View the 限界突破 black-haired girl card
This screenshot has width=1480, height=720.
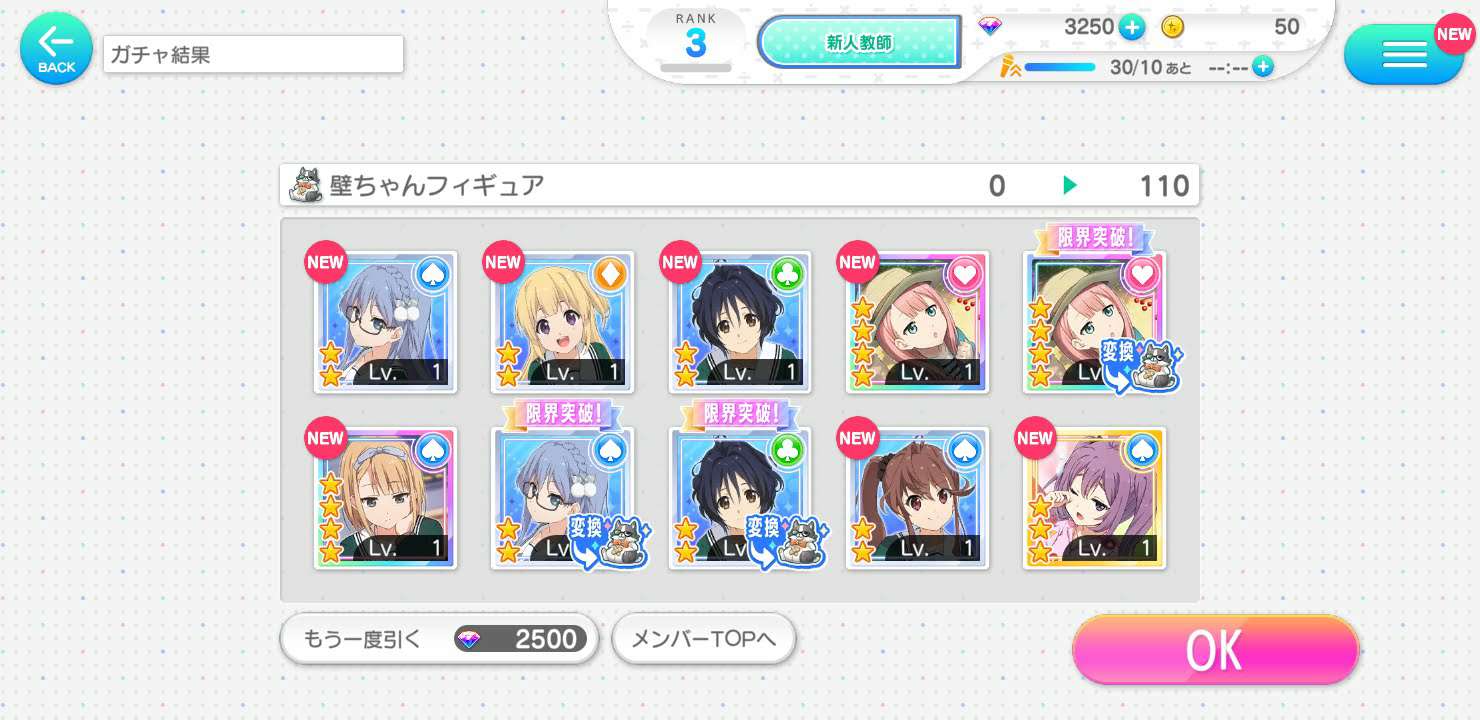[x=740, y=498]
